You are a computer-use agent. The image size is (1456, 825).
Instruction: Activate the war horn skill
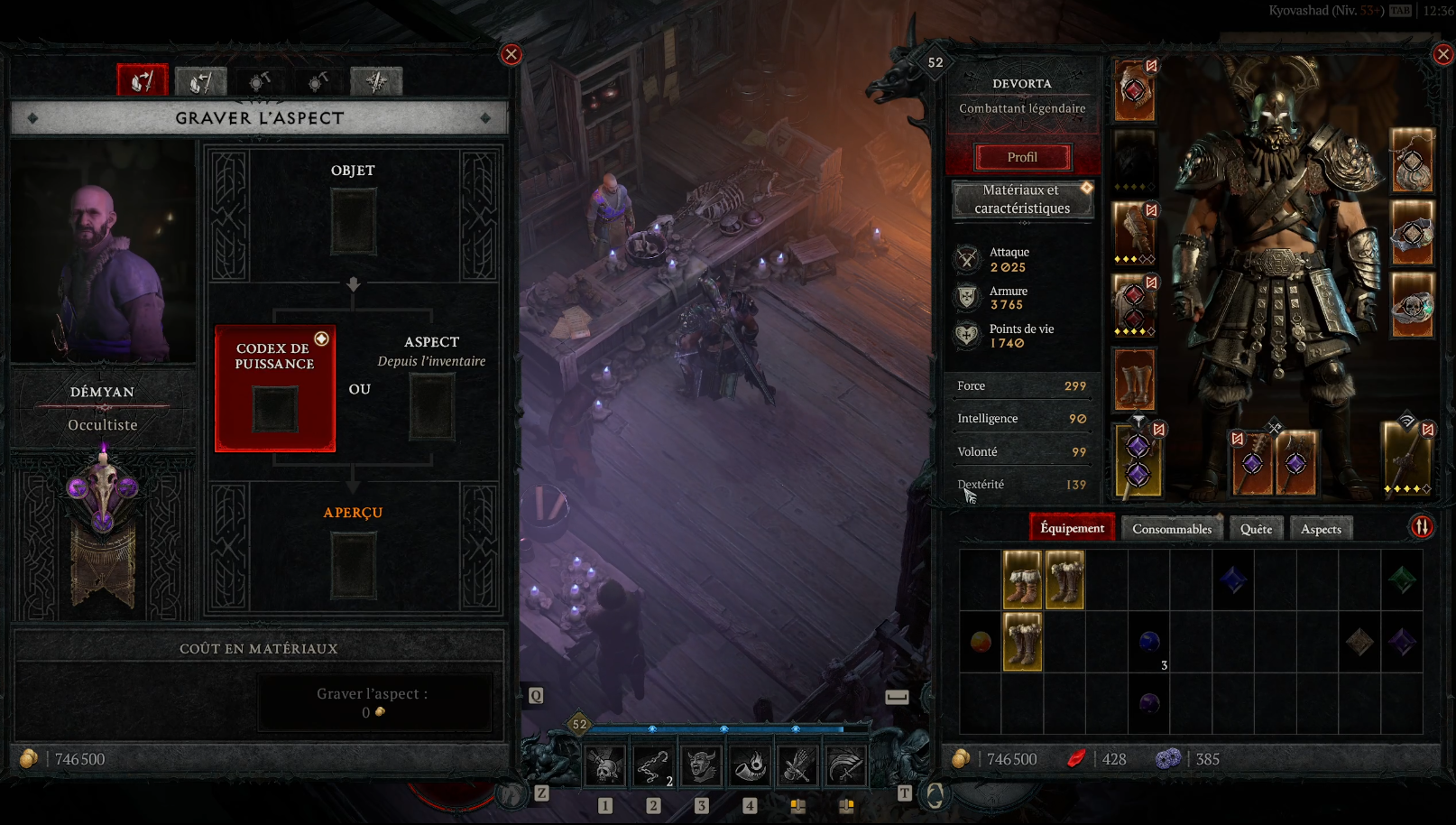pos(749,766)
